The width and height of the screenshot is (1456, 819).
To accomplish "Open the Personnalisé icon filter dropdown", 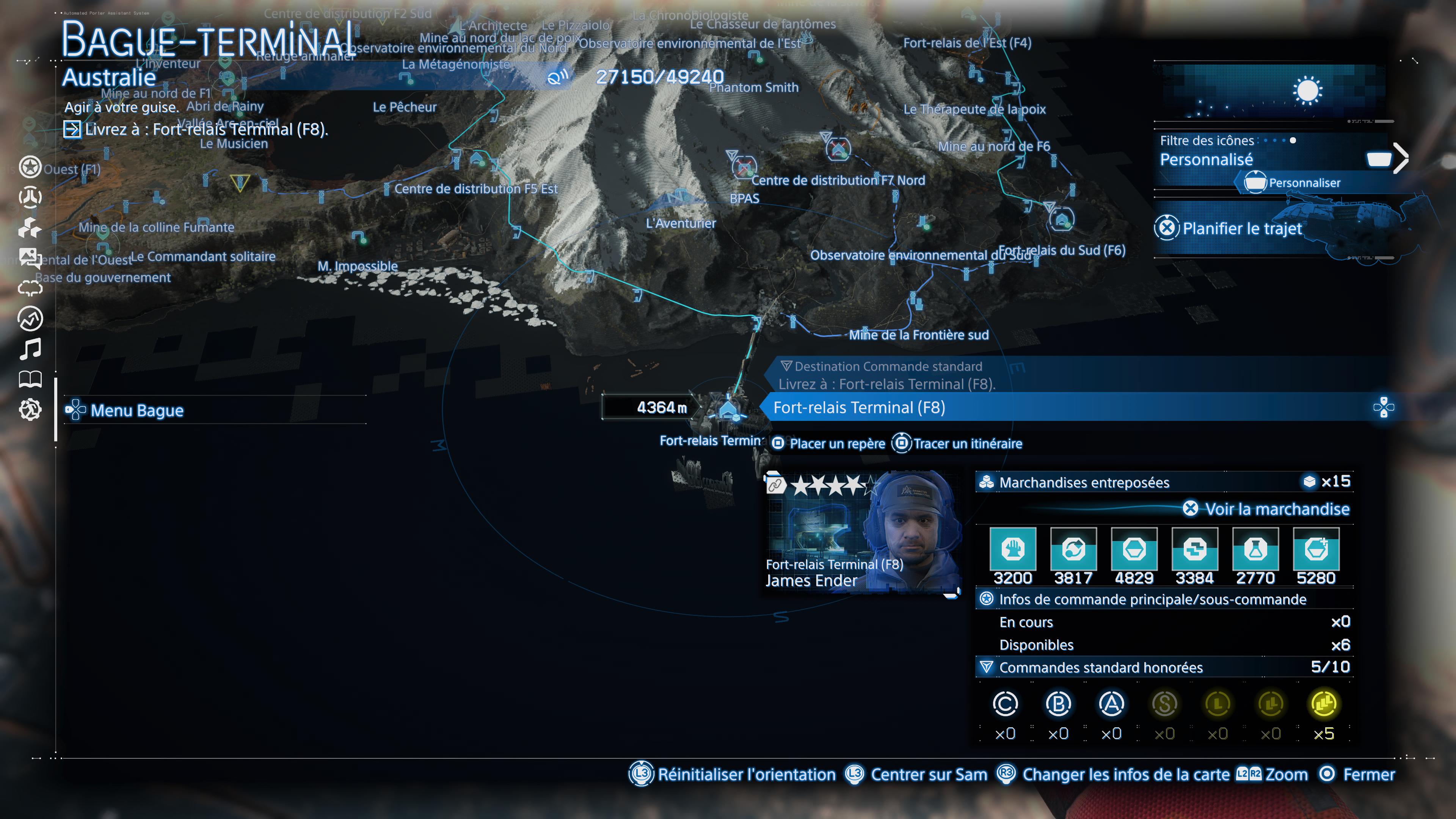I will pos(1207,160).
